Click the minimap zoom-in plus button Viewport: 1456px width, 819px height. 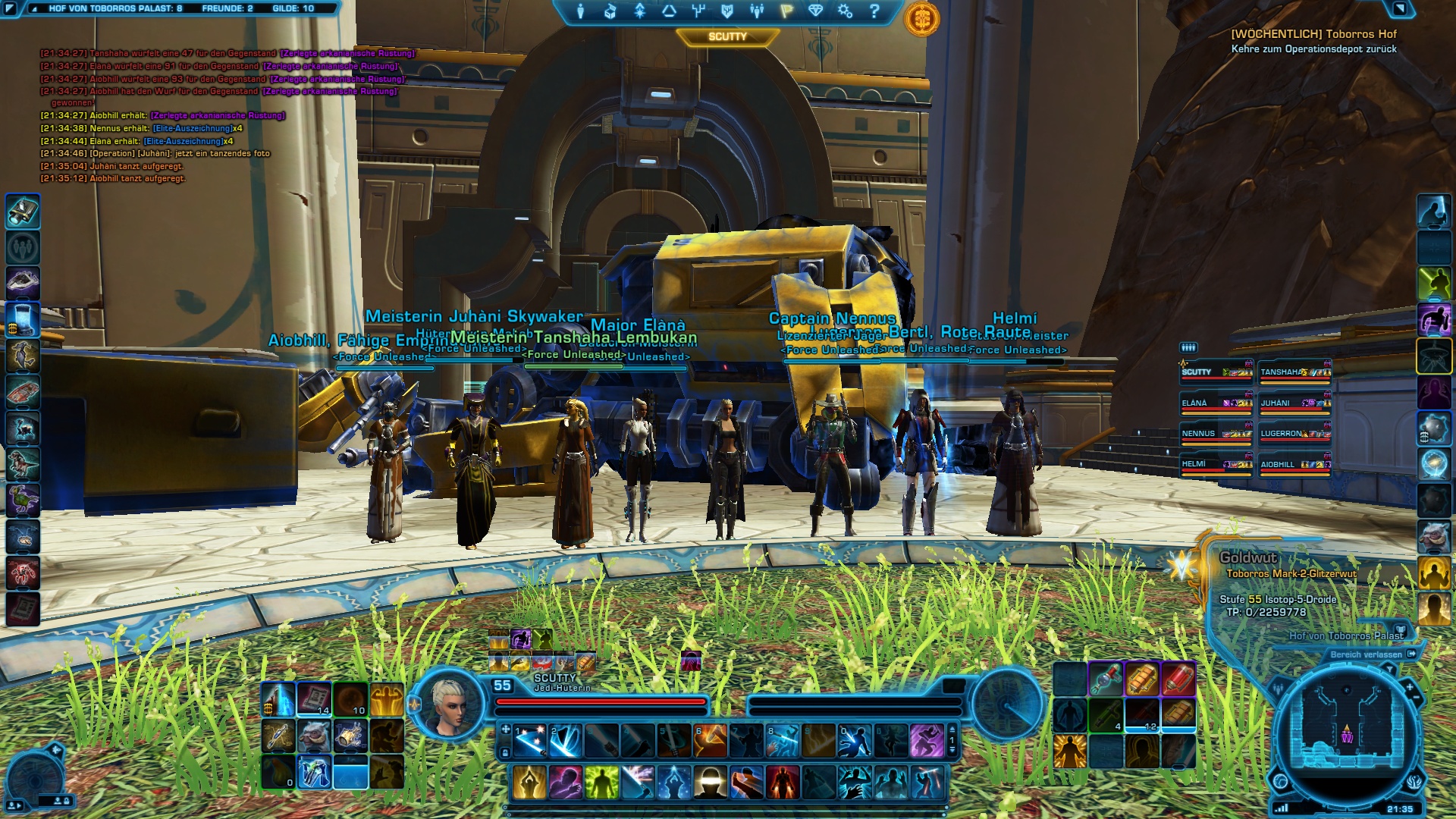[x=1410, y=687]
